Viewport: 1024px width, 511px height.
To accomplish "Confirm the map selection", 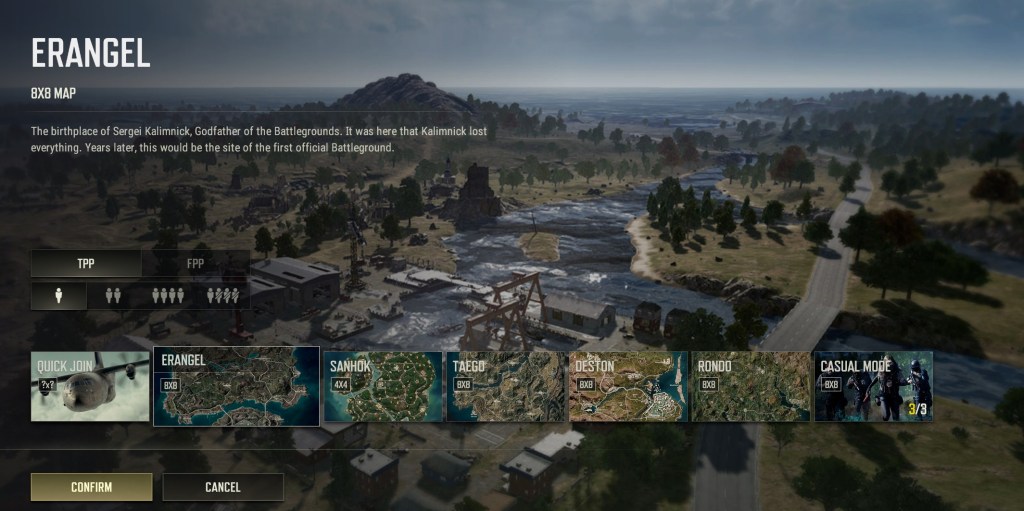I will [91, 487].
